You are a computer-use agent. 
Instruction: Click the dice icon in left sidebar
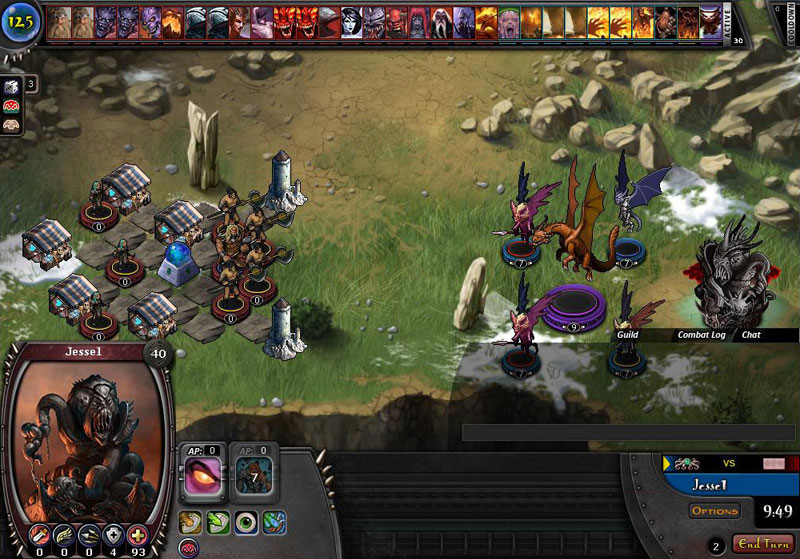point(13,84)
